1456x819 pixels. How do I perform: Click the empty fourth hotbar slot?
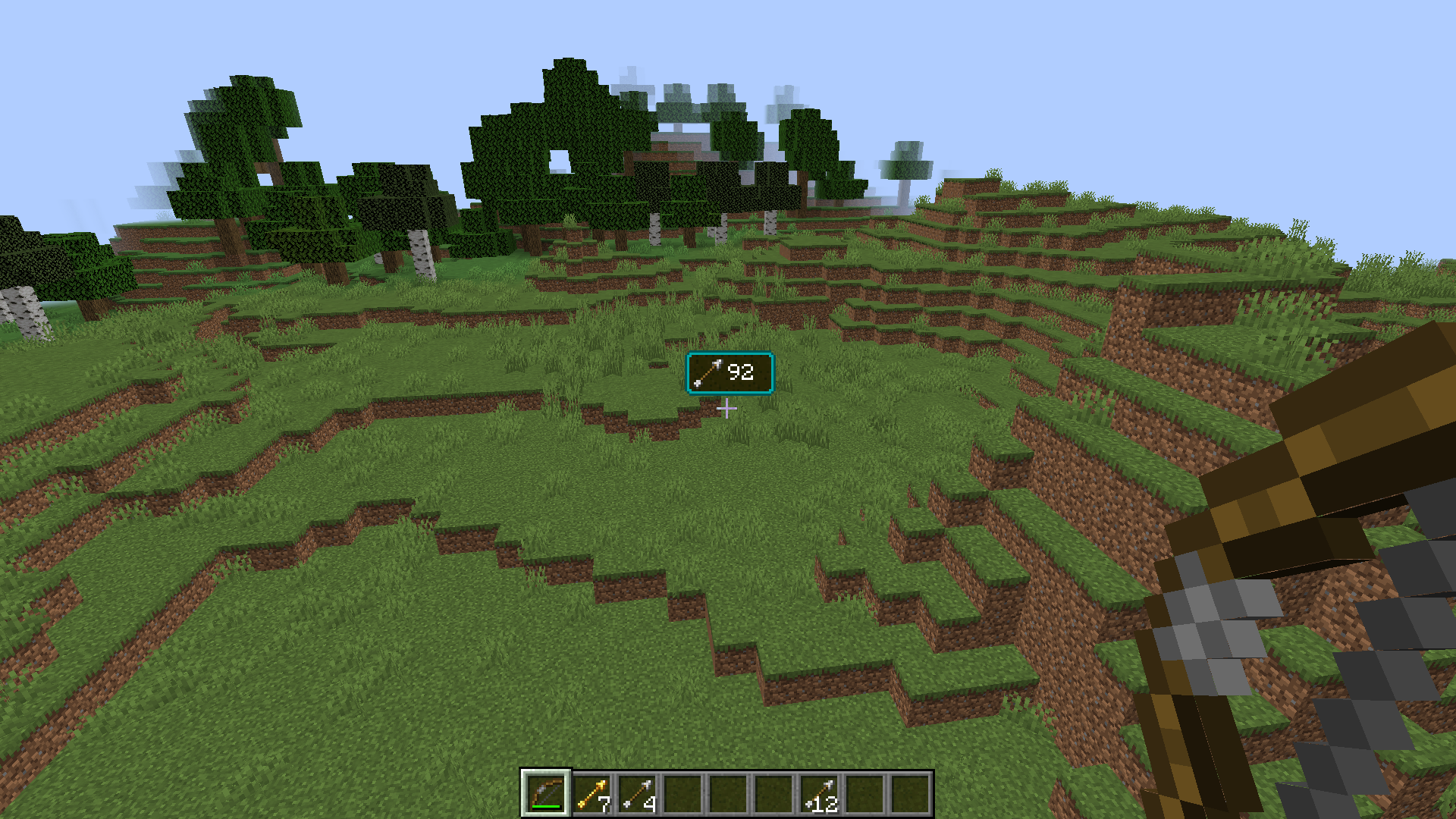[x=682, y=792]
